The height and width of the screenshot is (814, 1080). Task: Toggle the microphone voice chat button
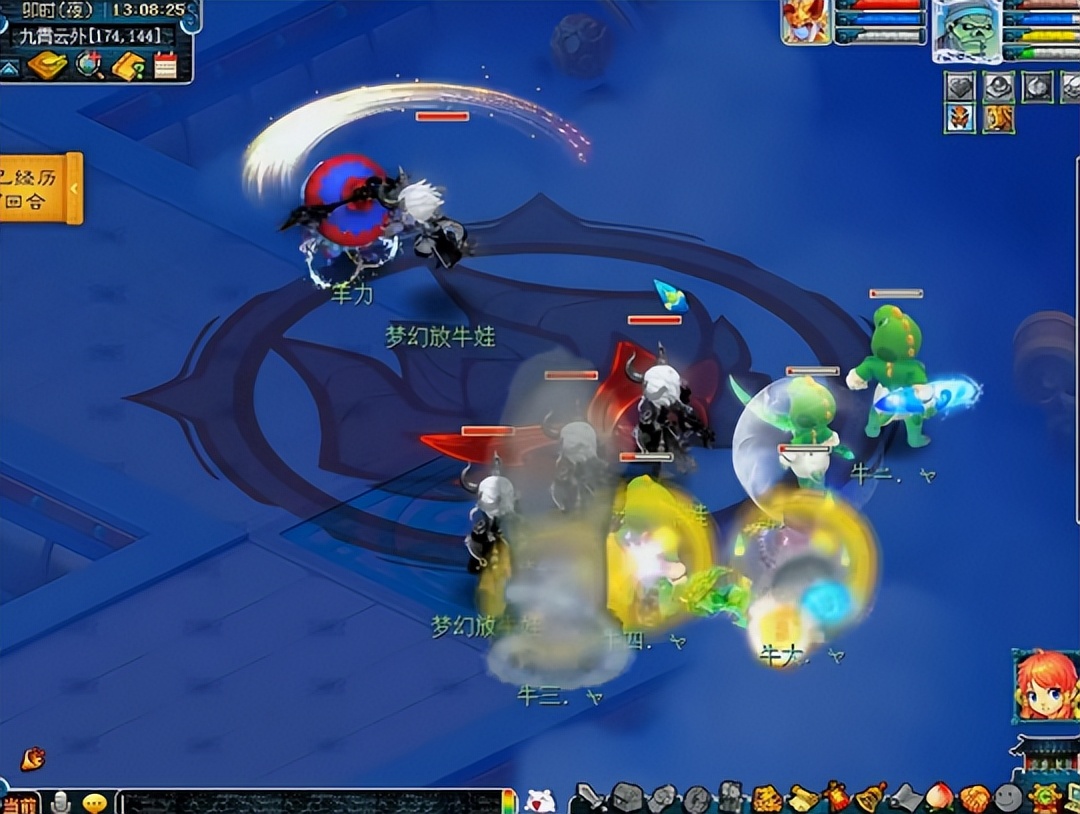coord(62,802)
